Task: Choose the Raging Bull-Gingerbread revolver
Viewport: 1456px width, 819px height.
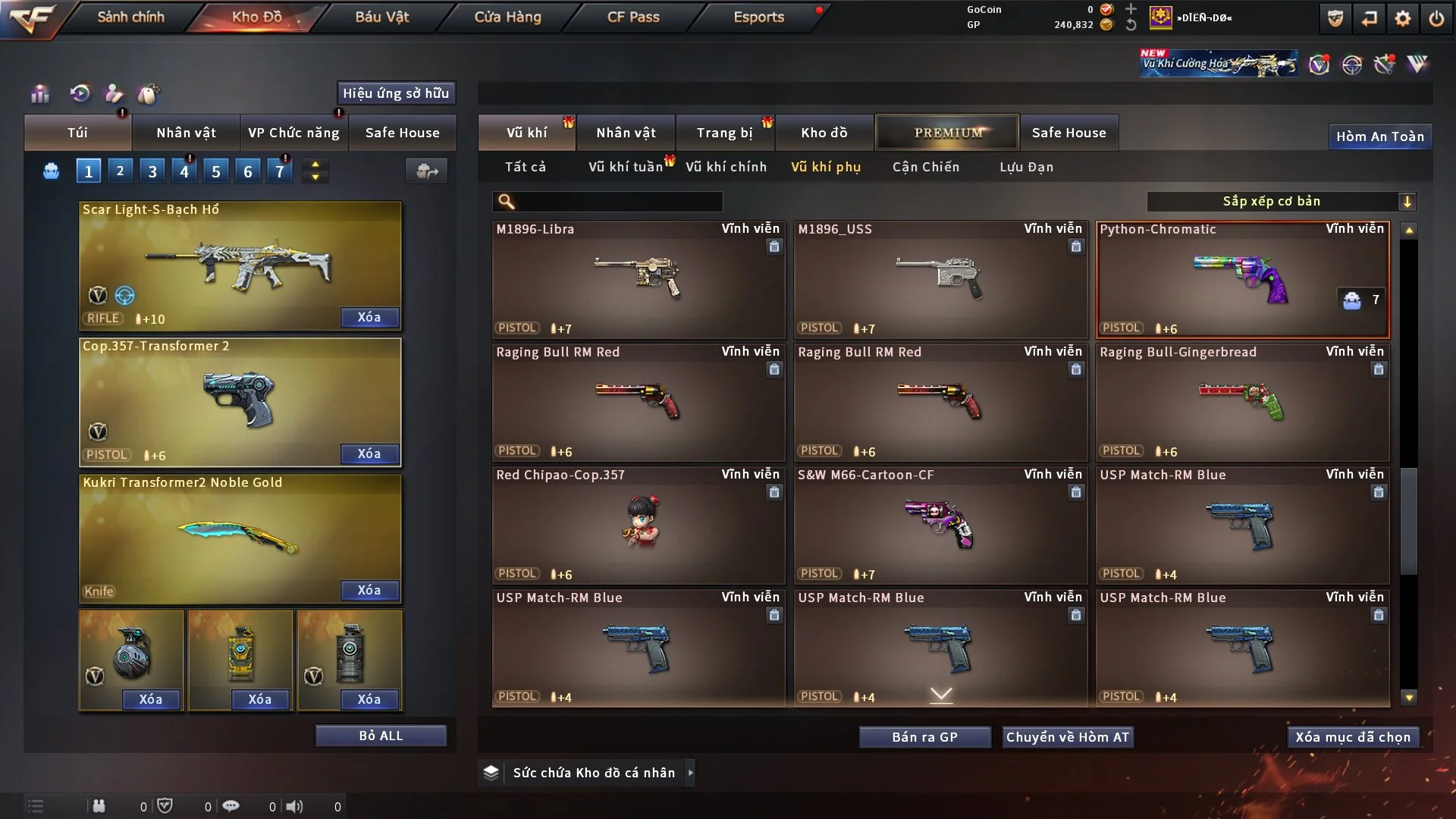Action: click(1242, 402)
